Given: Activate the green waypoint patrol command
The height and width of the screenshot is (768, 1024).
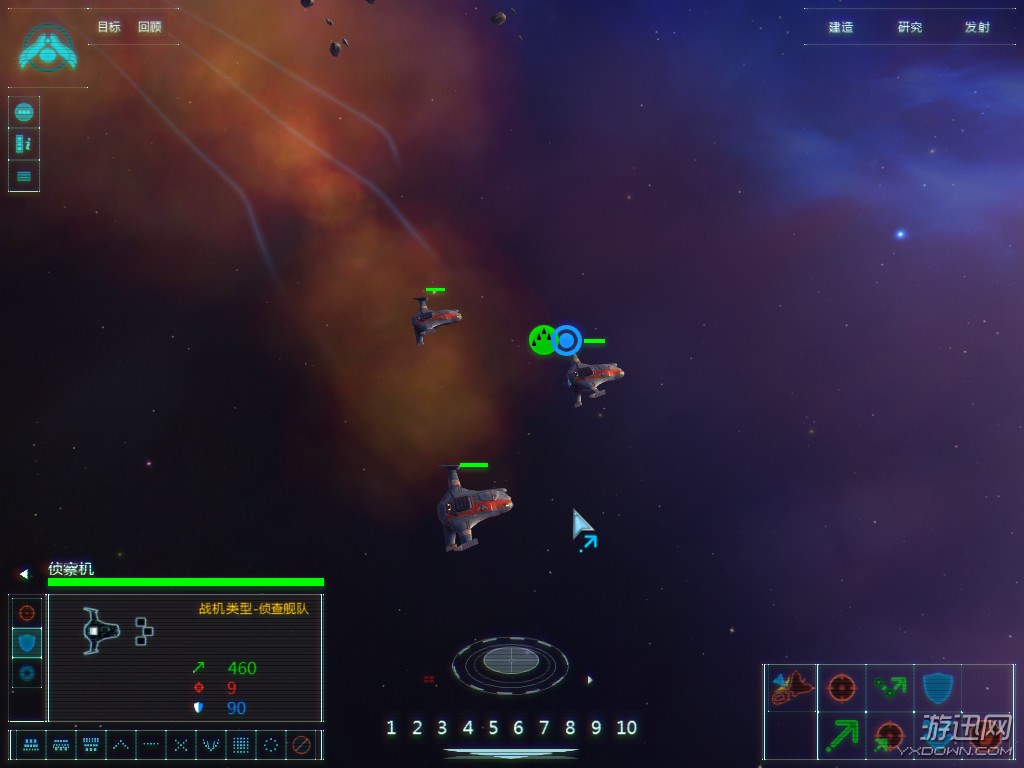Looking at the screenshot, I should pos(889,687).
